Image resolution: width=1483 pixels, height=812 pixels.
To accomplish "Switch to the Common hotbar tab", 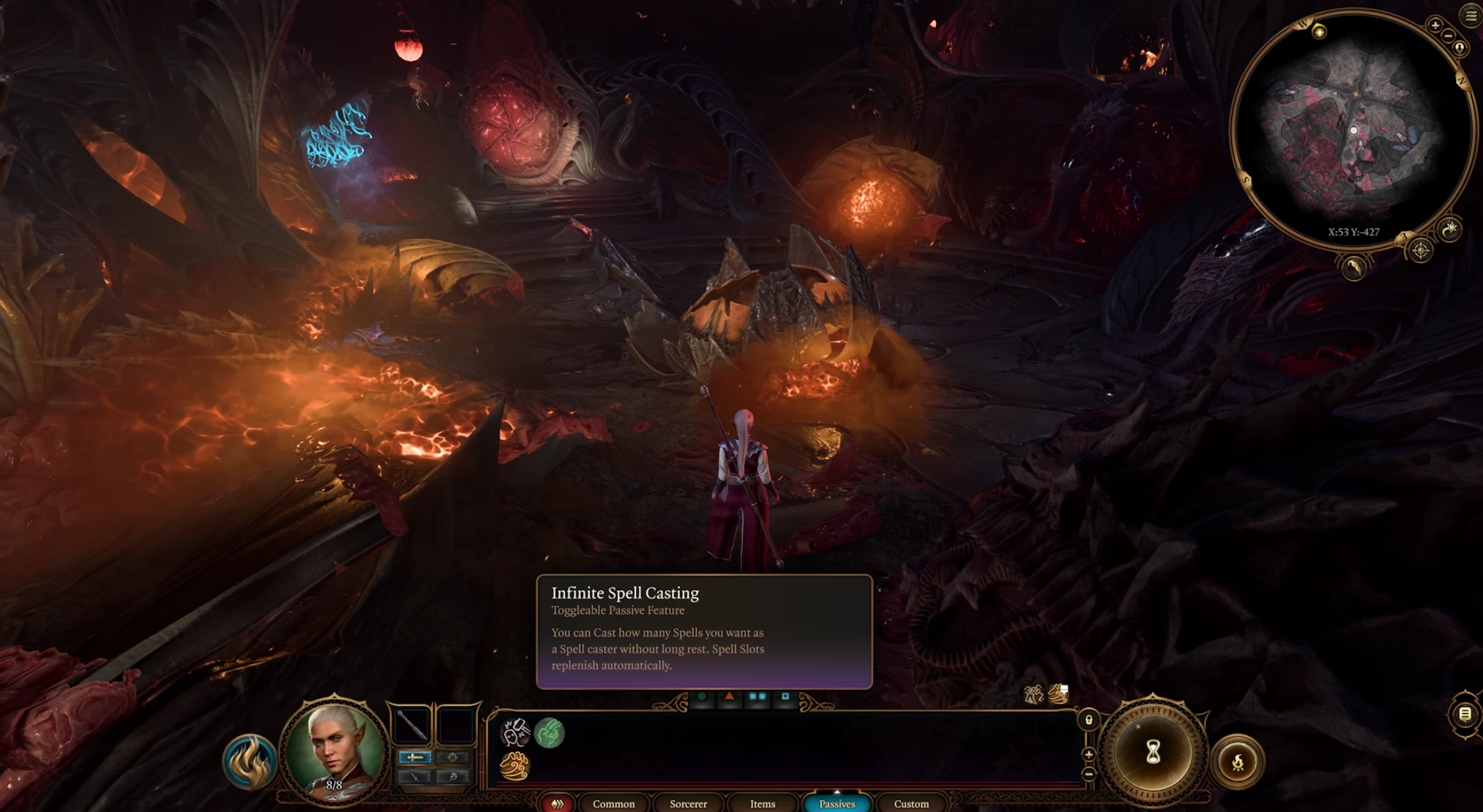I will (x=613, y=804).
